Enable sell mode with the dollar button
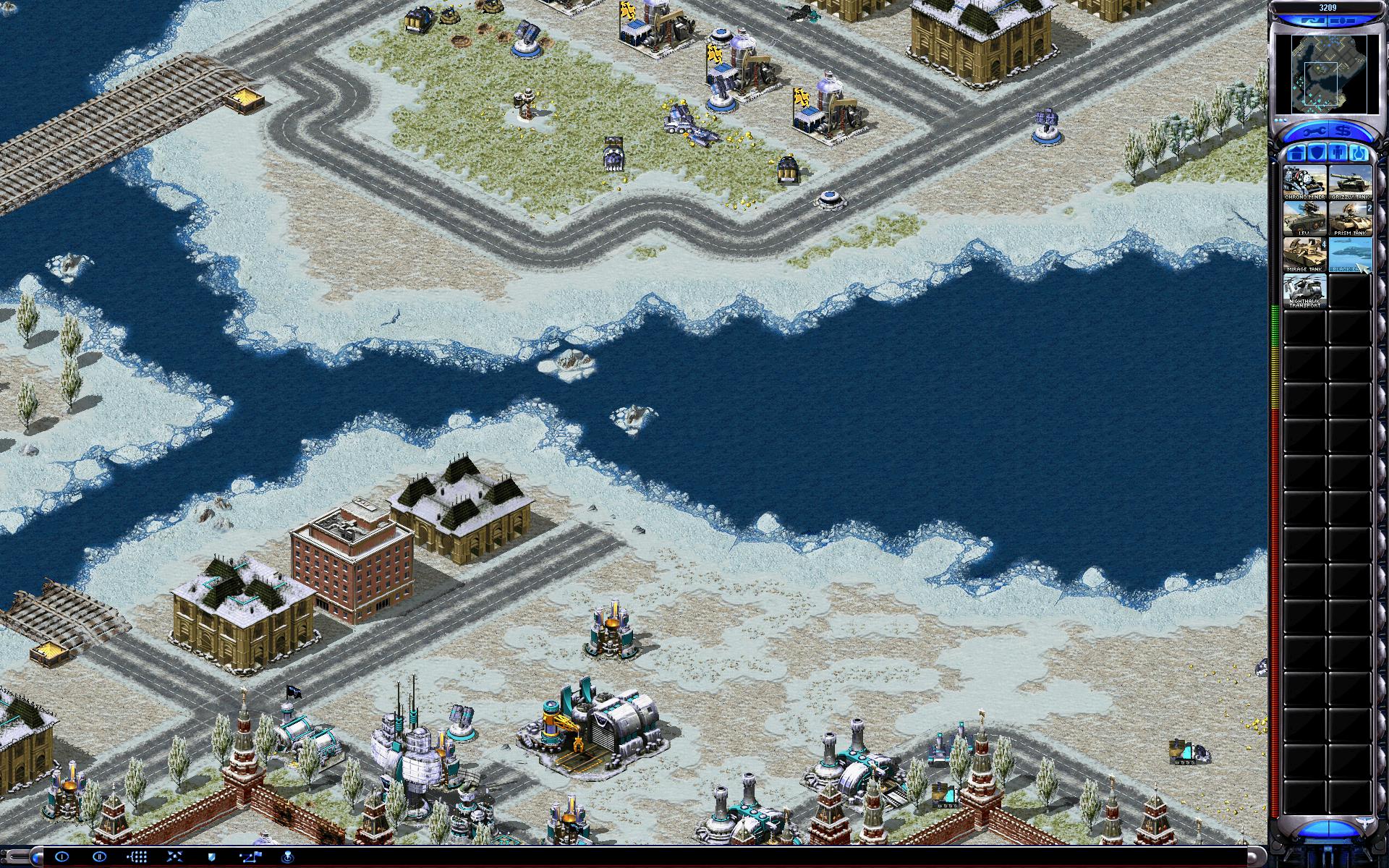The width and height of the screenshot is (1389, 868). [x=1344, y=132]
